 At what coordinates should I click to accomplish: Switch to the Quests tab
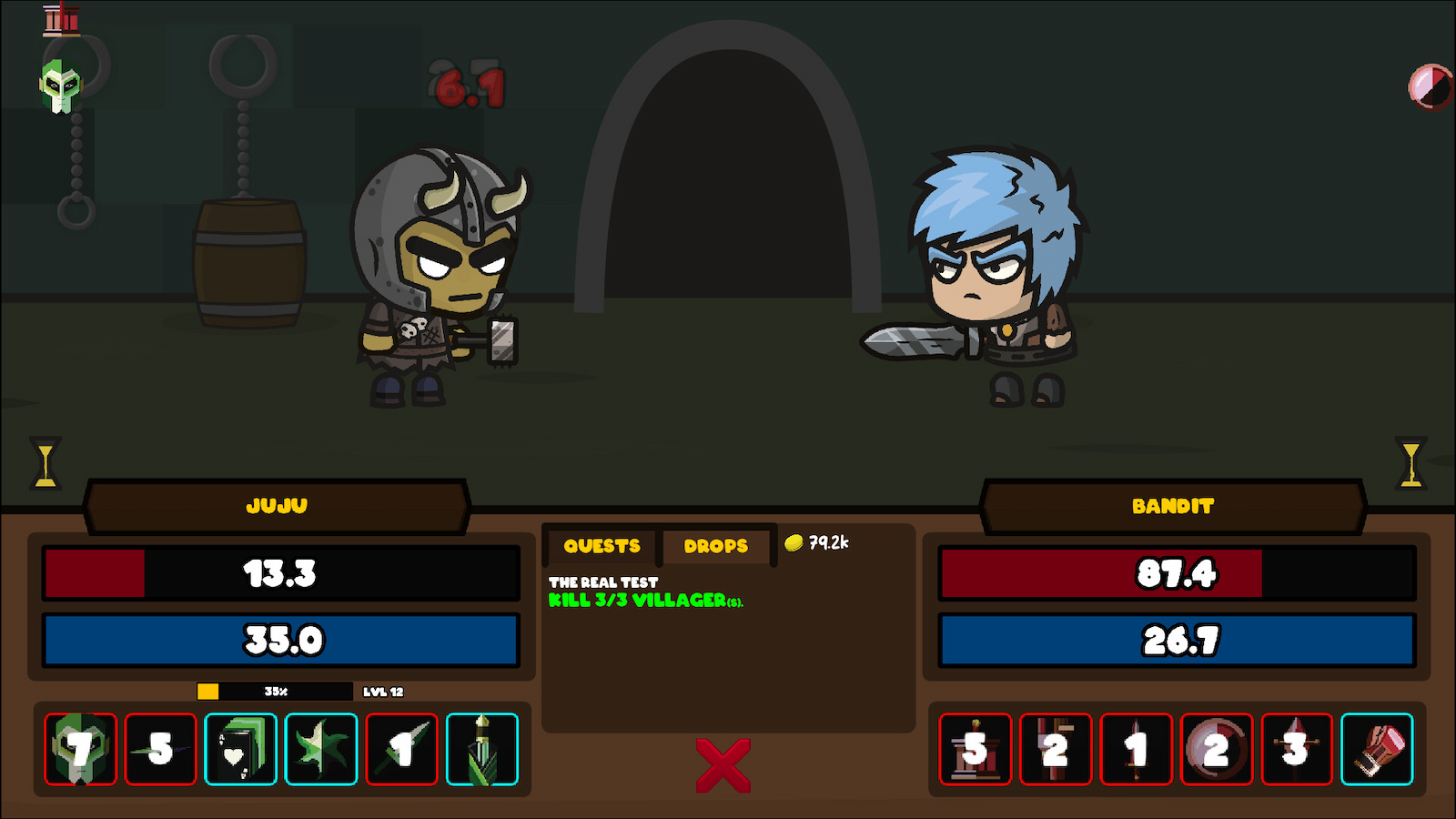click(601, 546)
